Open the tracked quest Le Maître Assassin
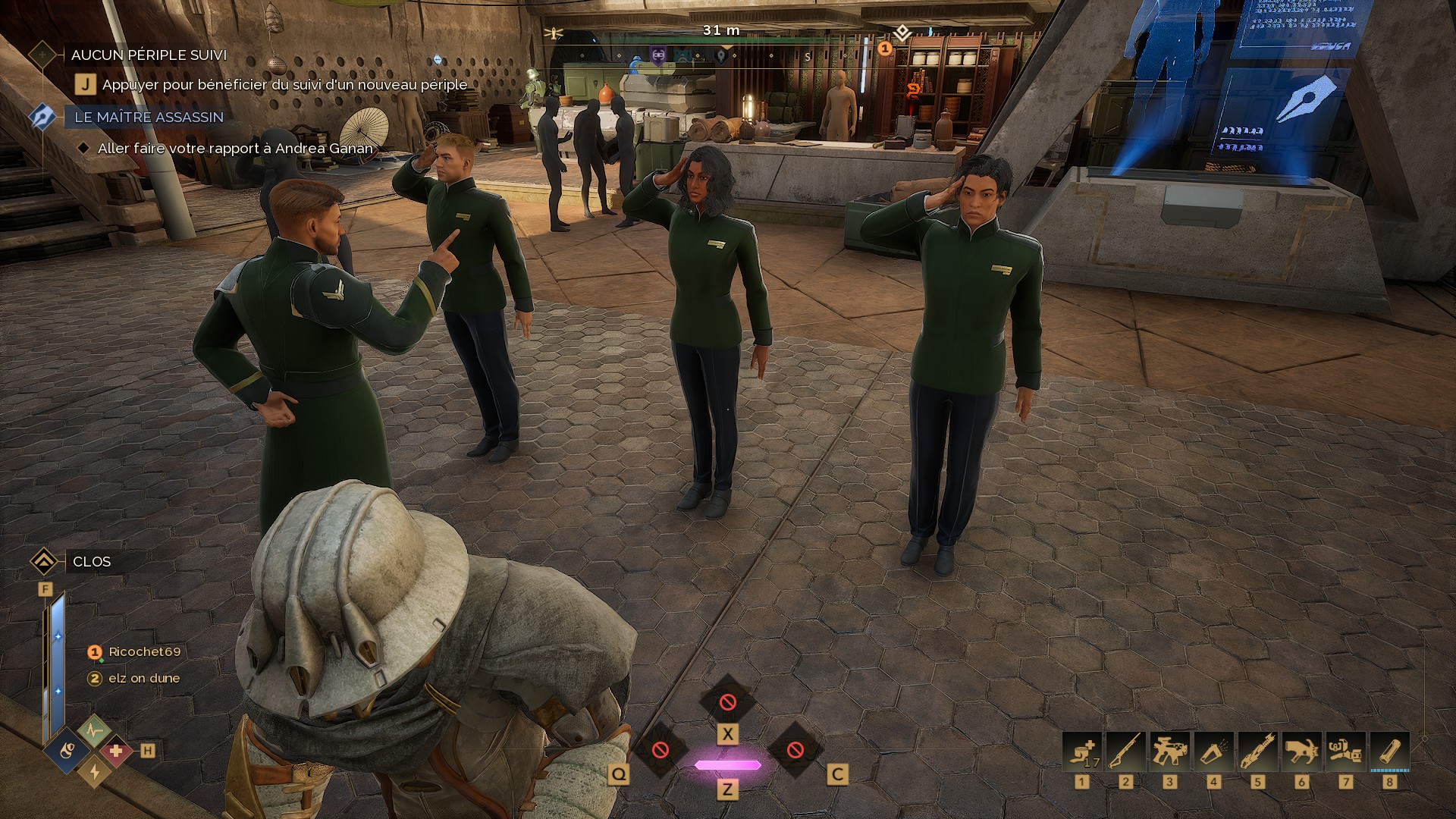 coord(149,117)
